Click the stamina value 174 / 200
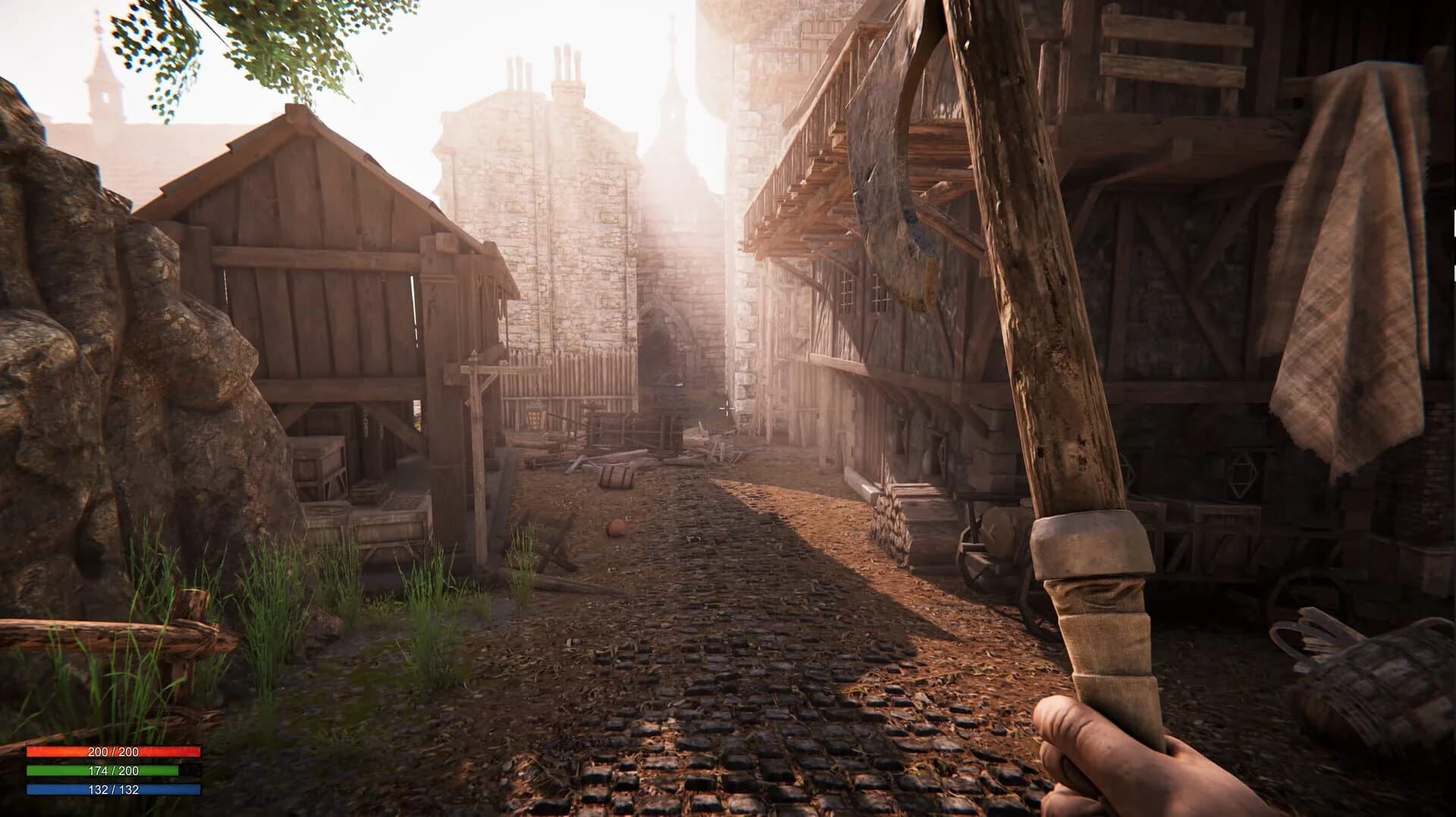 pos(113,772)
